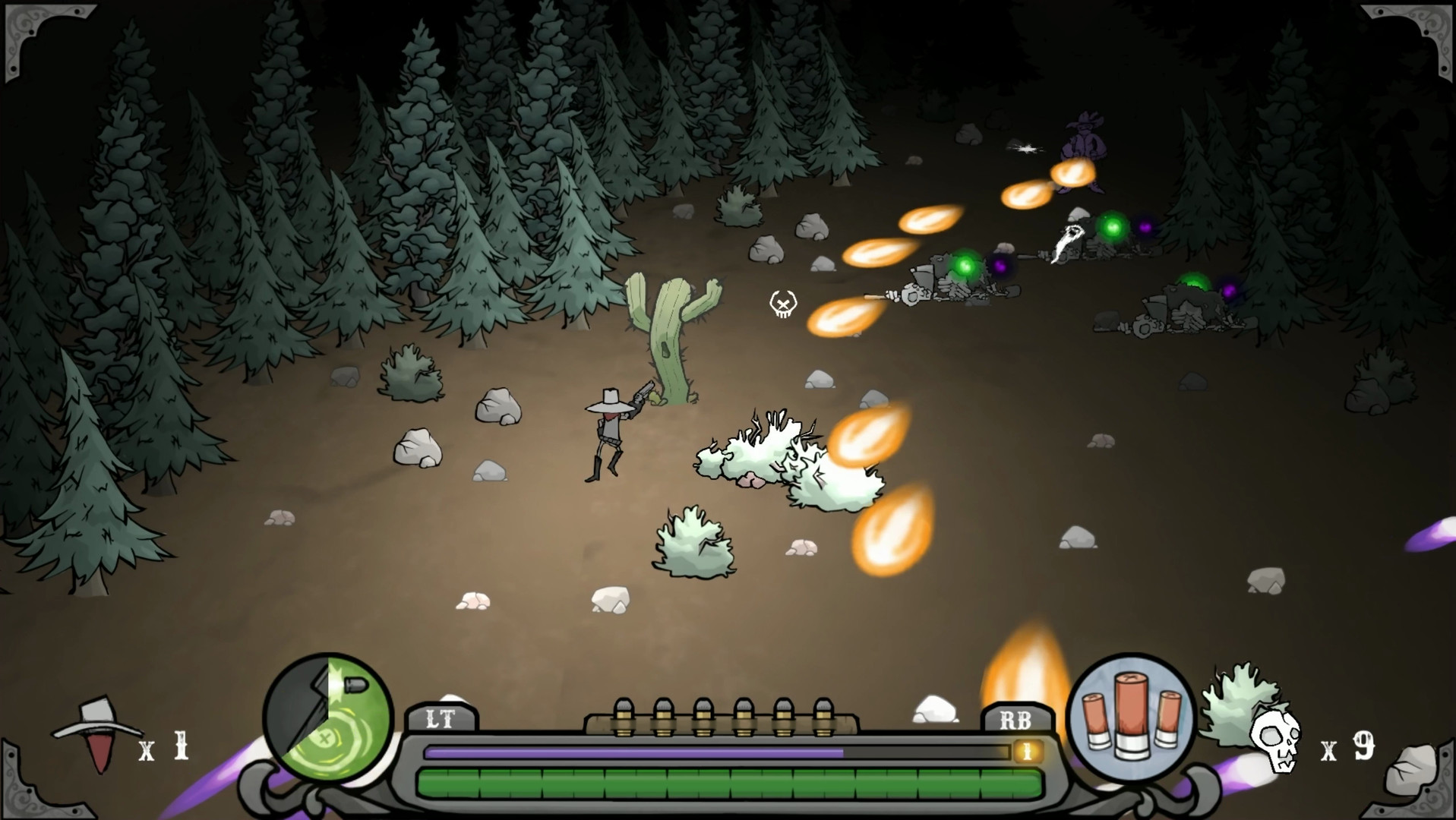
Task: Activate the green bullet-time dial ability
Action: coord(328,718)
